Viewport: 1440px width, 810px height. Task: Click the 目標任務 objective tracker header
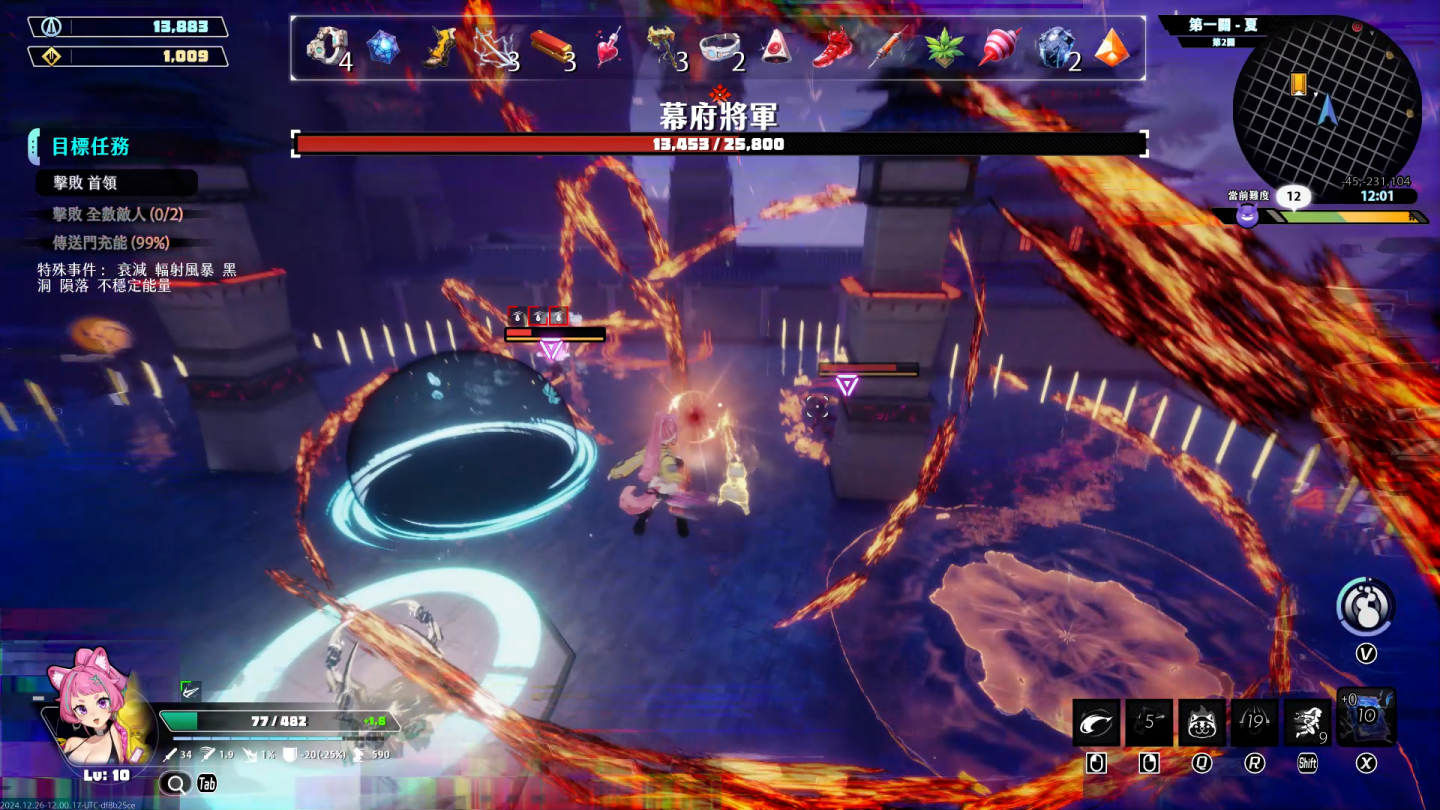tap(90, 147)
